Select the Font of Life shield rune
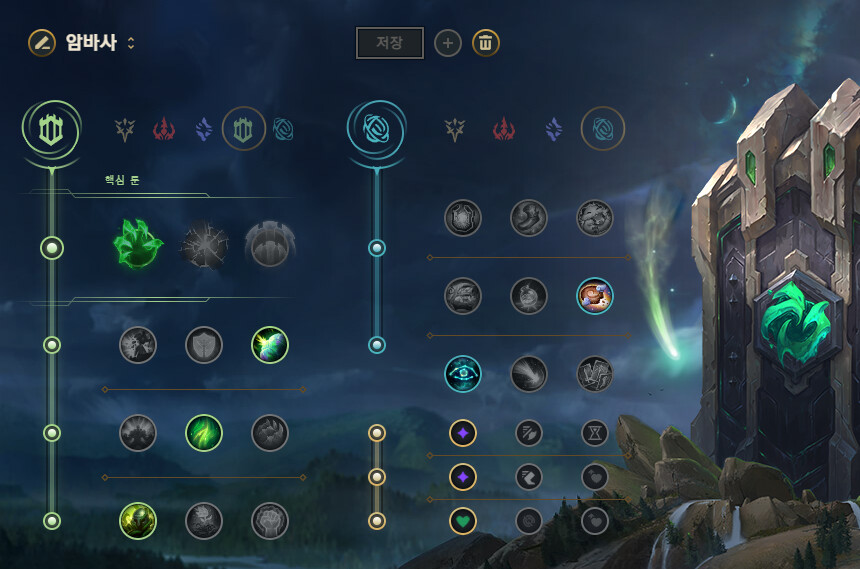 pyautogui.click(x=204, y=345)
